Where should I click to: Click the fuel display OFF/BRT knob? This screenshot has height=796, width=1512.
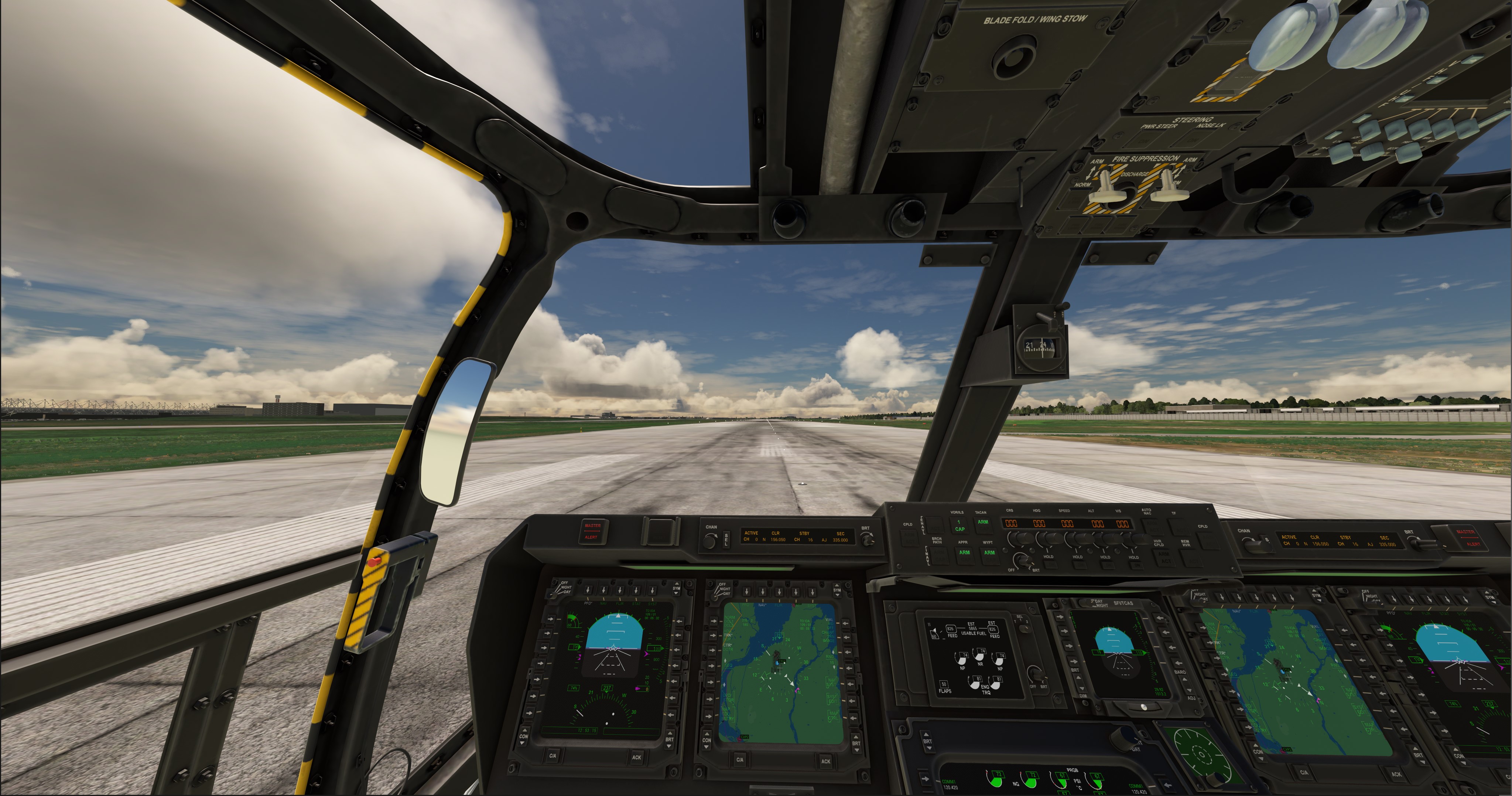point(1038,674)
